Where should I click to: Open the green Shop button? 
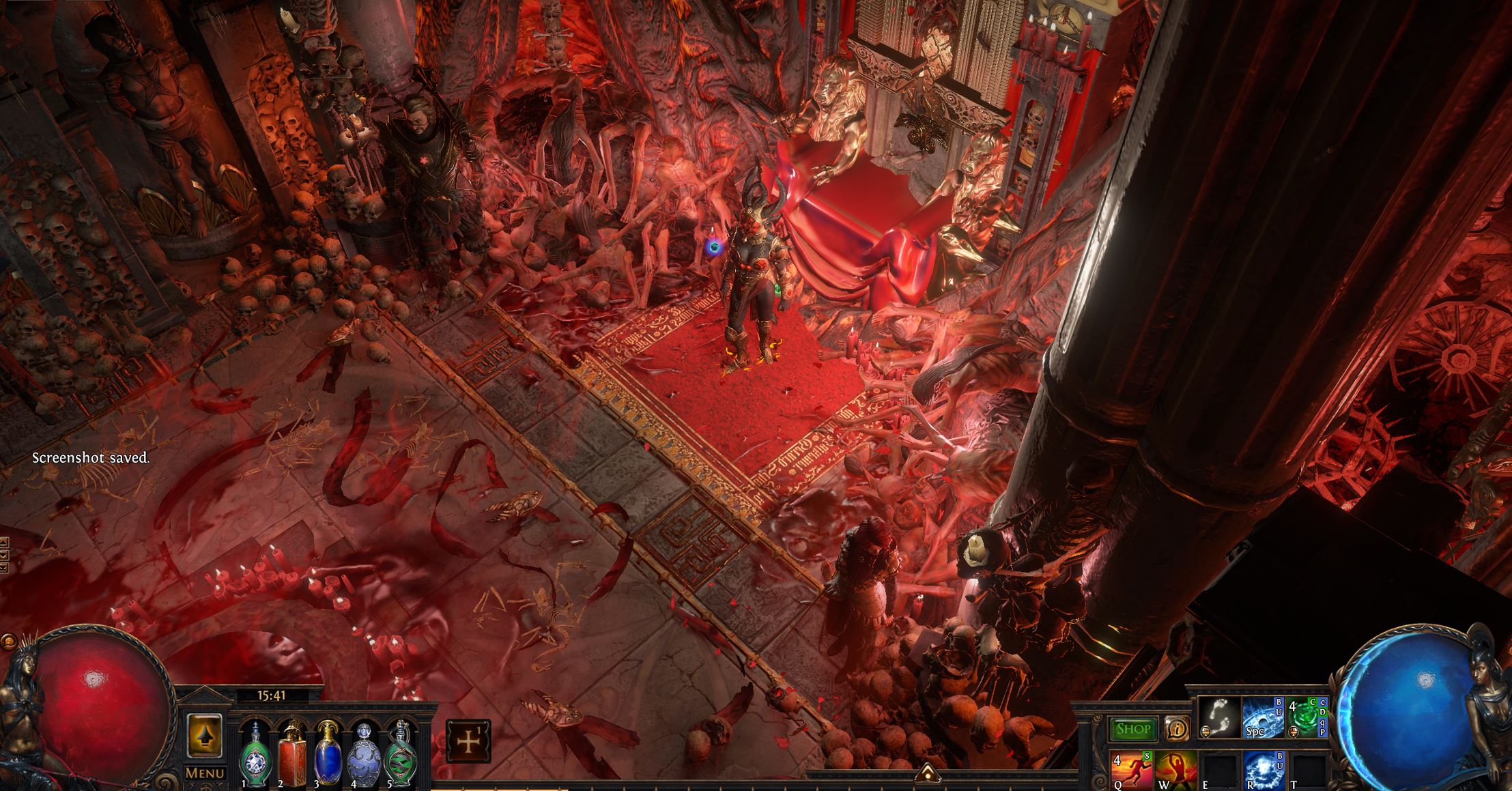click(x=1133, y=729)
